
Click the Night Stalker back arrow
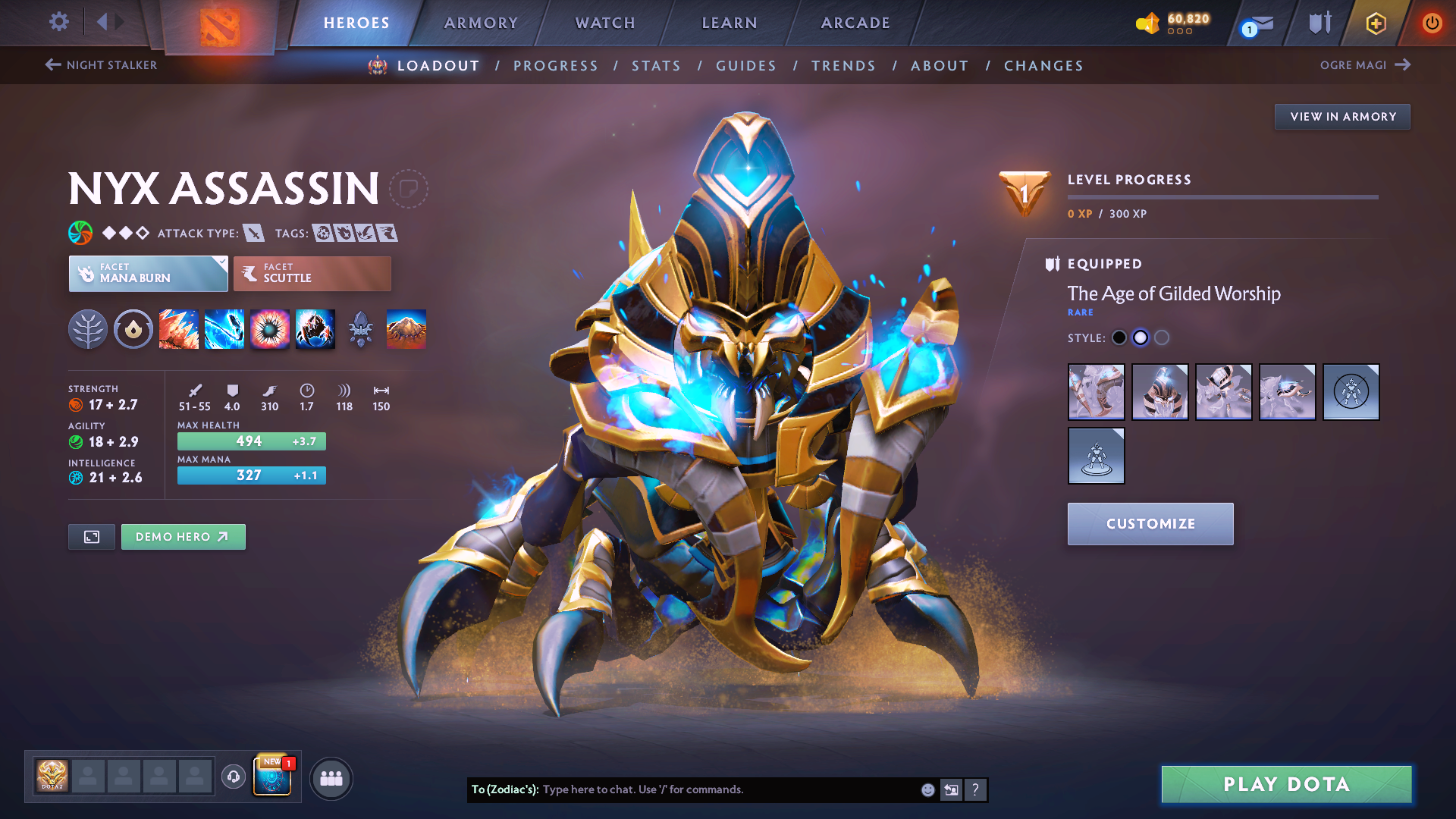point(52,65)
